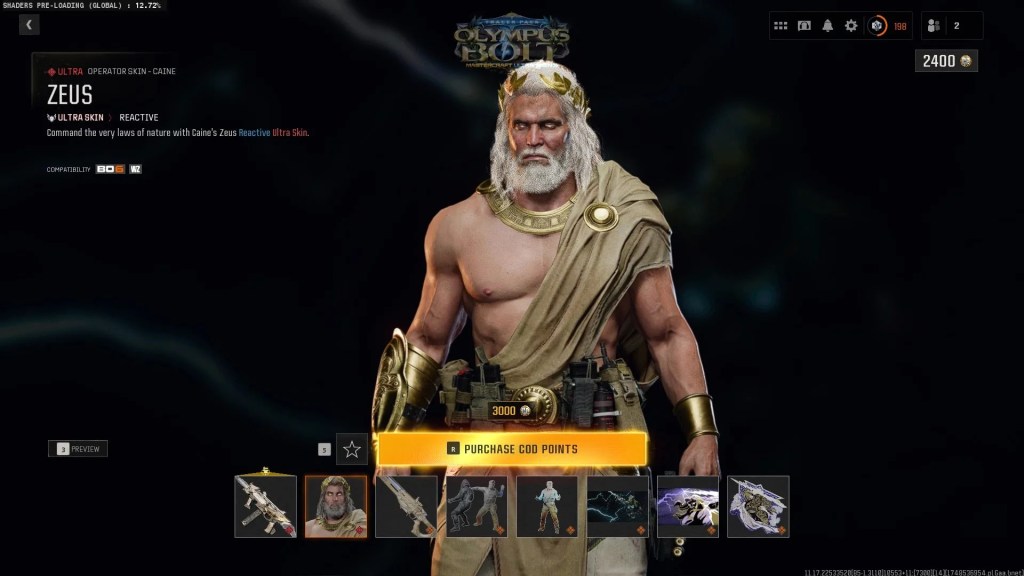This screenshot has width=1024, height=576.
Task: Open the player level badge showing 198
Action: point(888,26)
